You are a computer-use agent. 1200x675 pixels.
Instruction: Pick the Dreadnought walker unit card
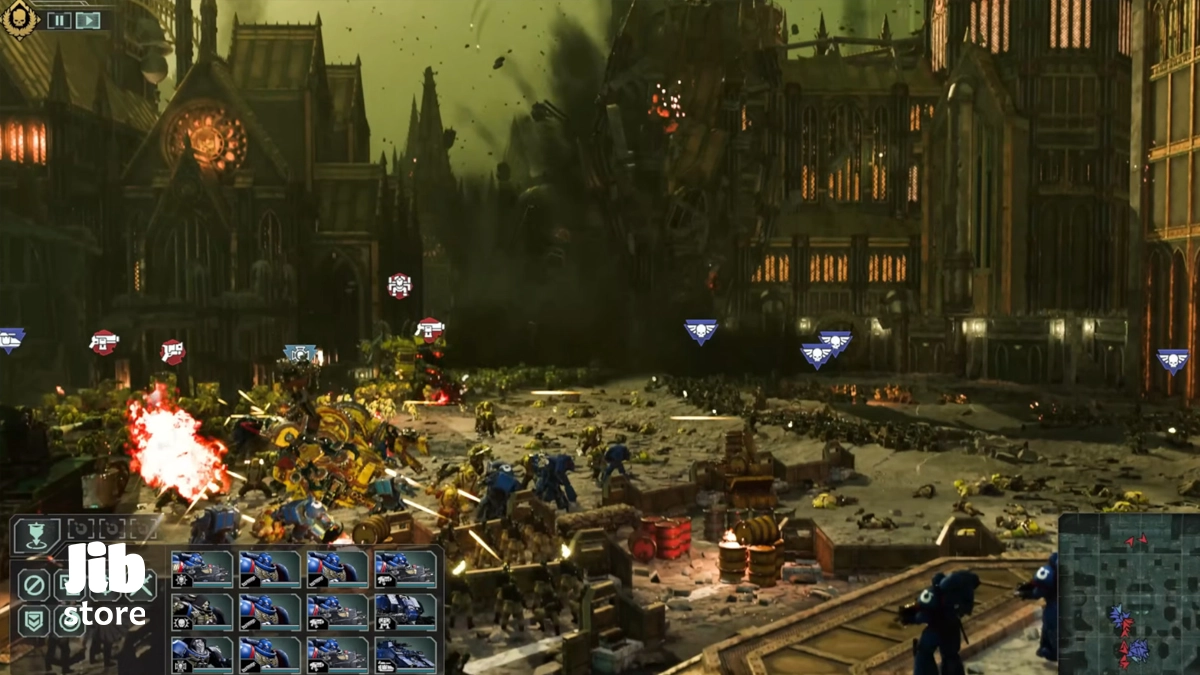(x=405, y=611)
